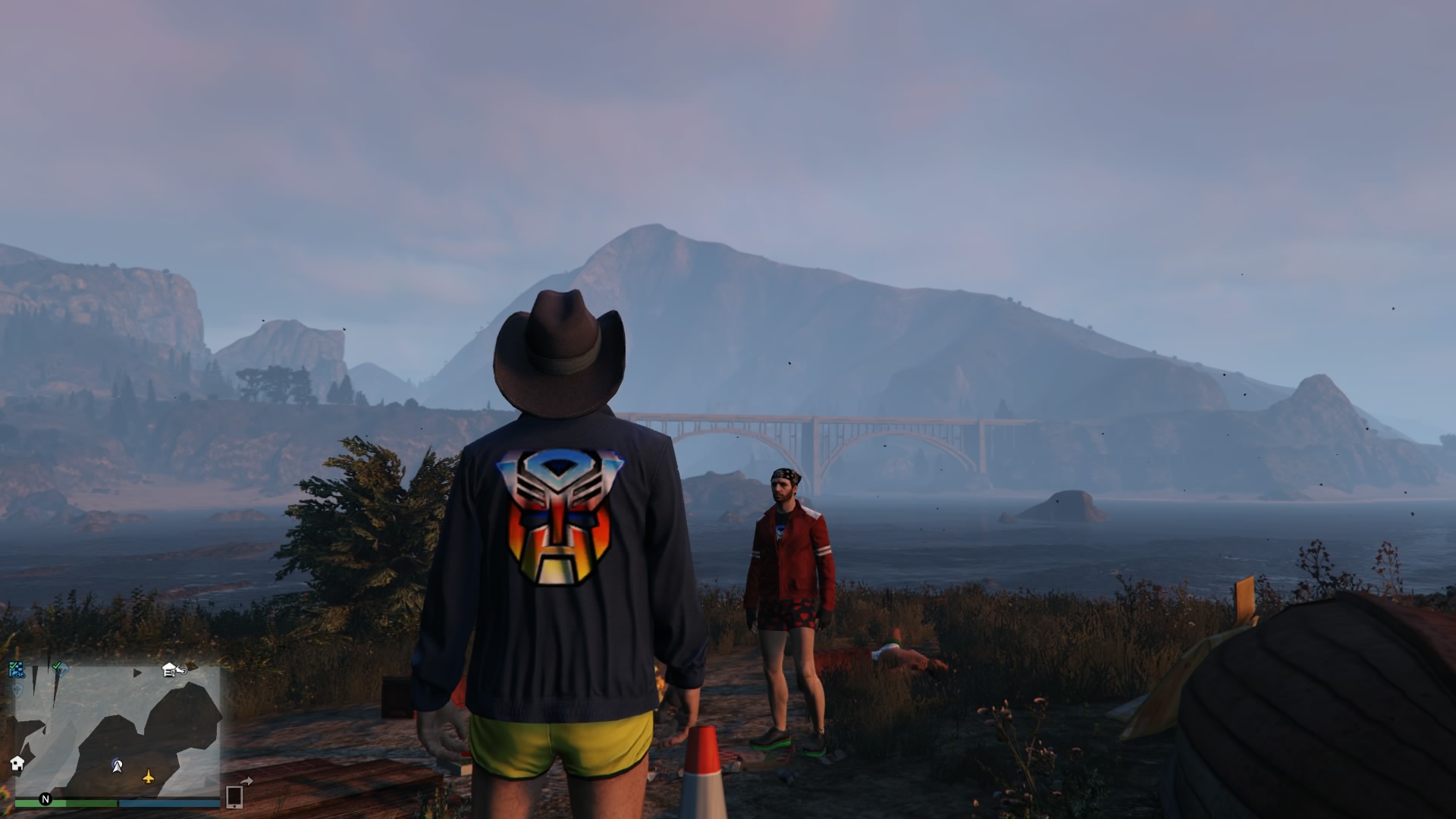The image size is (1456, 819).
Task: Select the garage and motorcycle blip
Action: pyautogui.click(x=174, y=670)
